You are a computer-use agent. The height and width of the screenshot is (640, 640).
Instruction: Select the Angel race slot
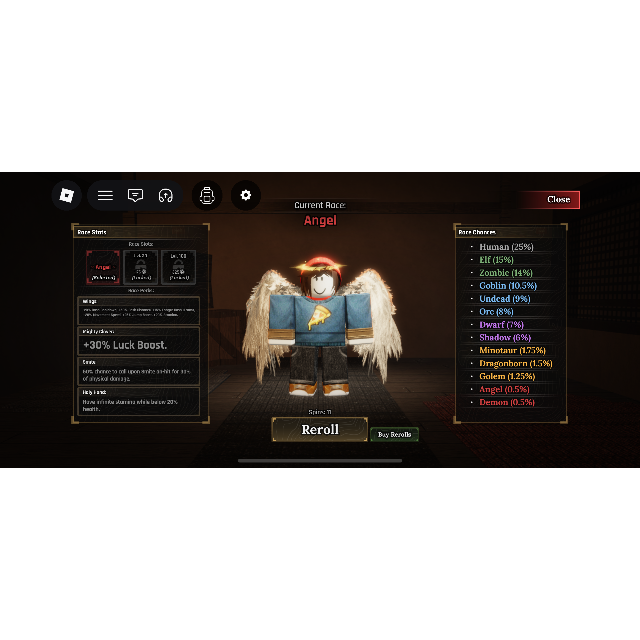point(103,267)
